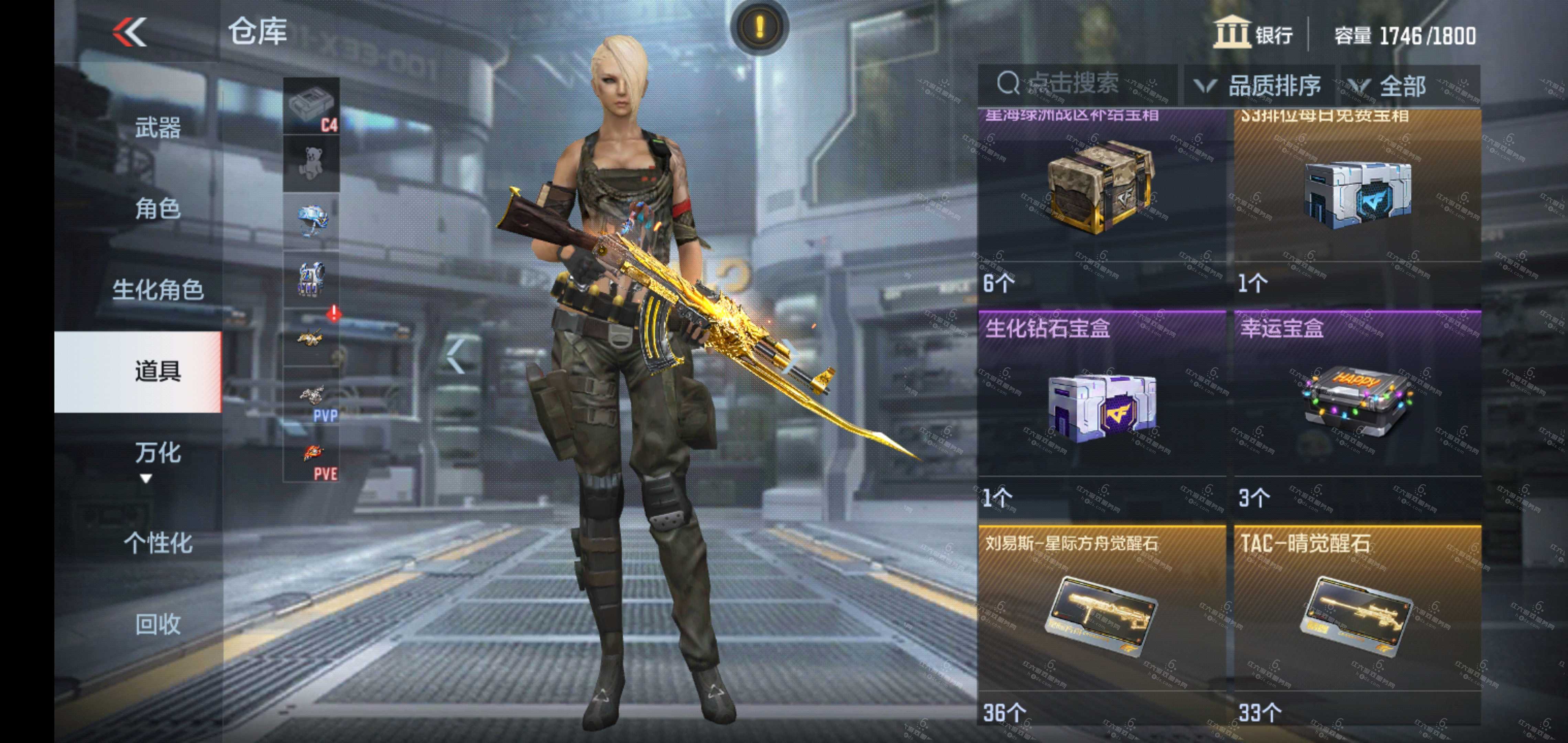This screenshot has width=1568, height=743.
Task: Select the teddy bear equipment slot
Action: tap(312, 163)
